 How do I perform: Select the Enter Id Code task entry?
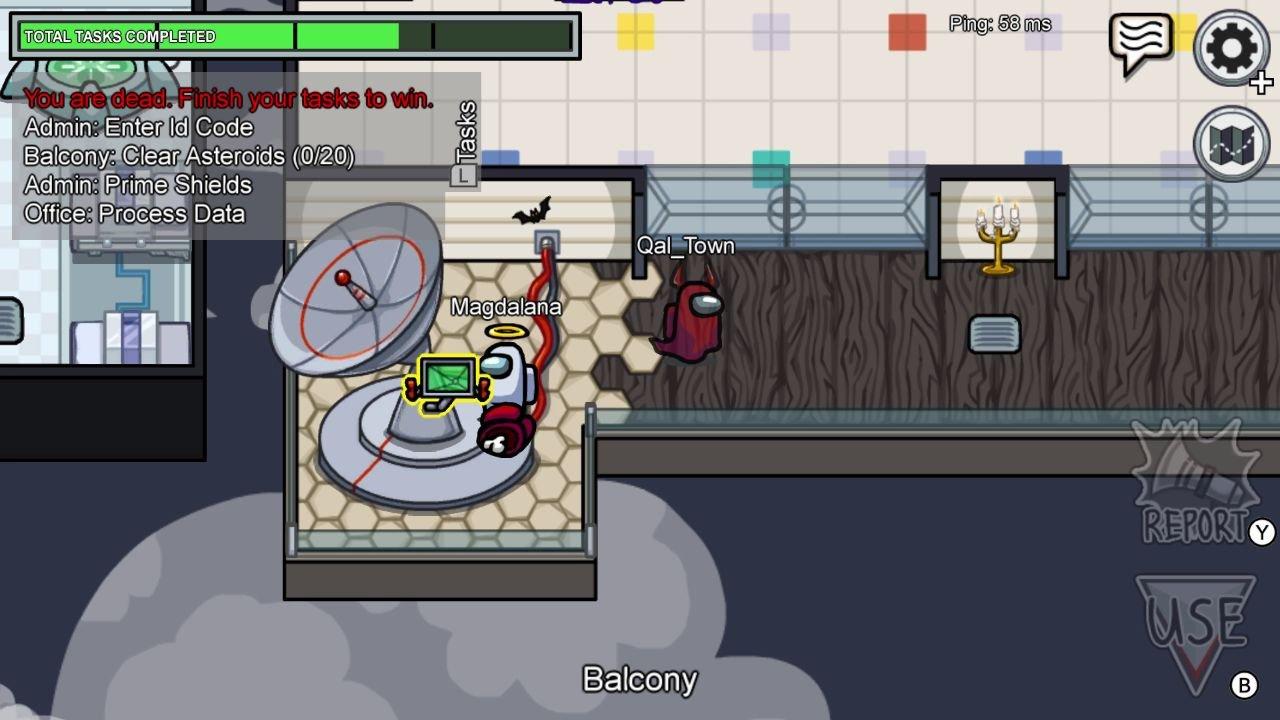click(x=140, y=128)
